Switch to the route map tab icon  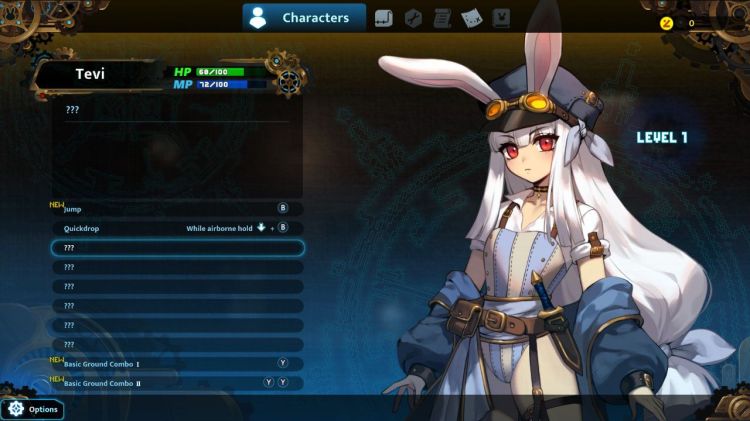tap(384, 17)
